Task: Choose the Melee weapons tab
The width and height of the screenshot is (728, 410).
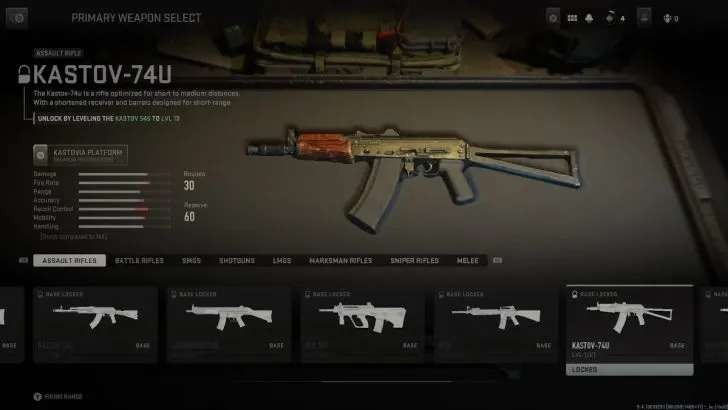Action: point(468,260)
